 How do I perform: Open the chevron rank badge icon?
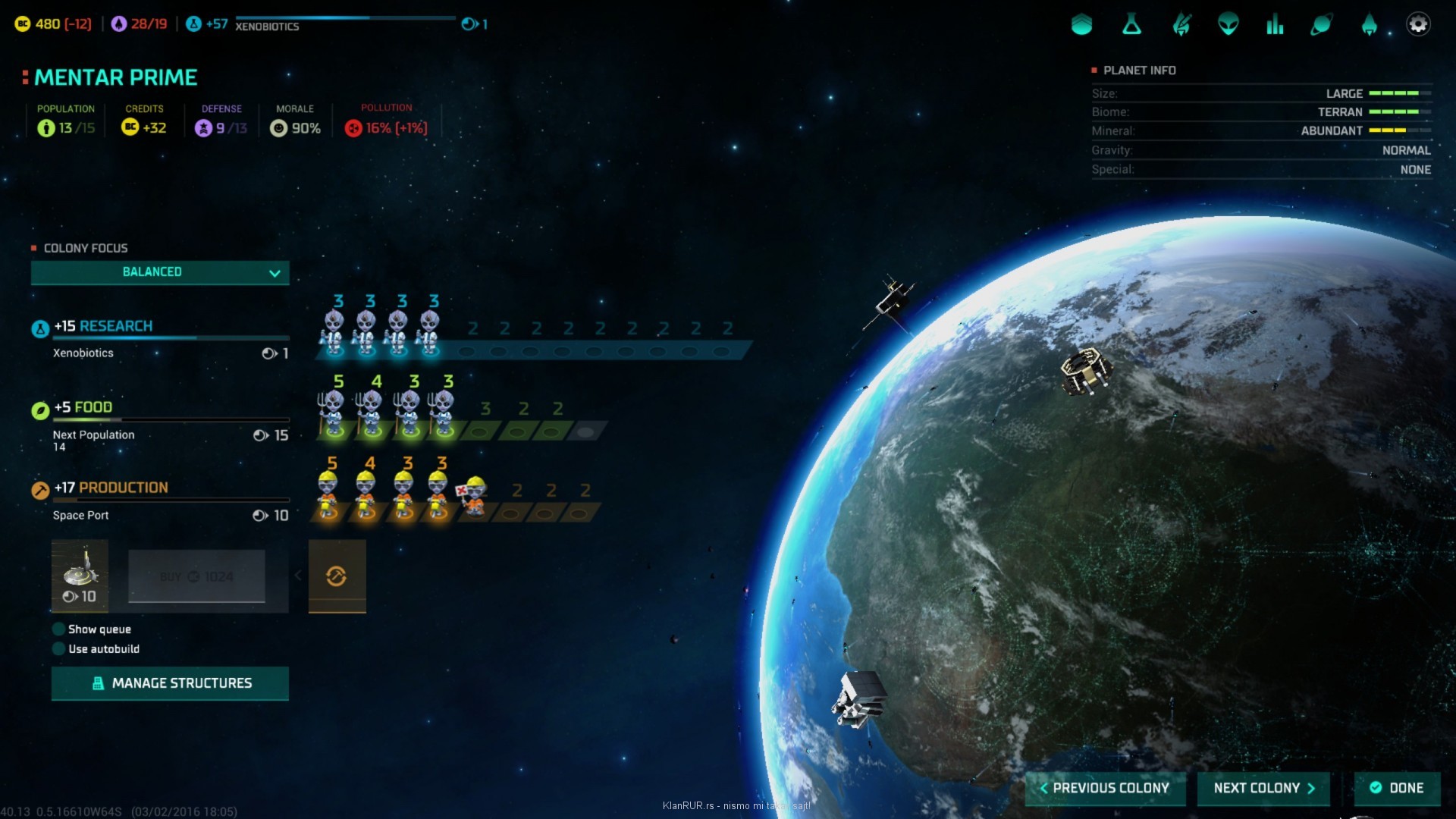point(1081,25)
